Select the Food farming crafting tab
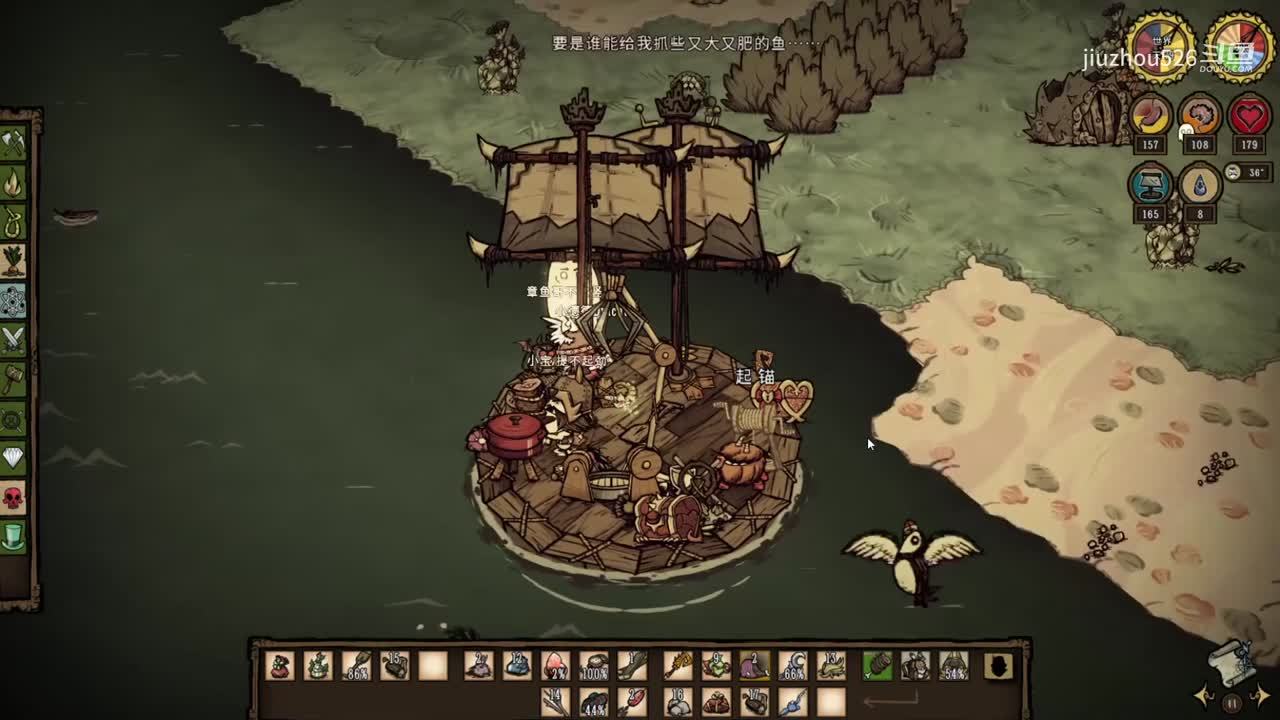This screenshot has height=720, width=1280. [x=13, y=261]
